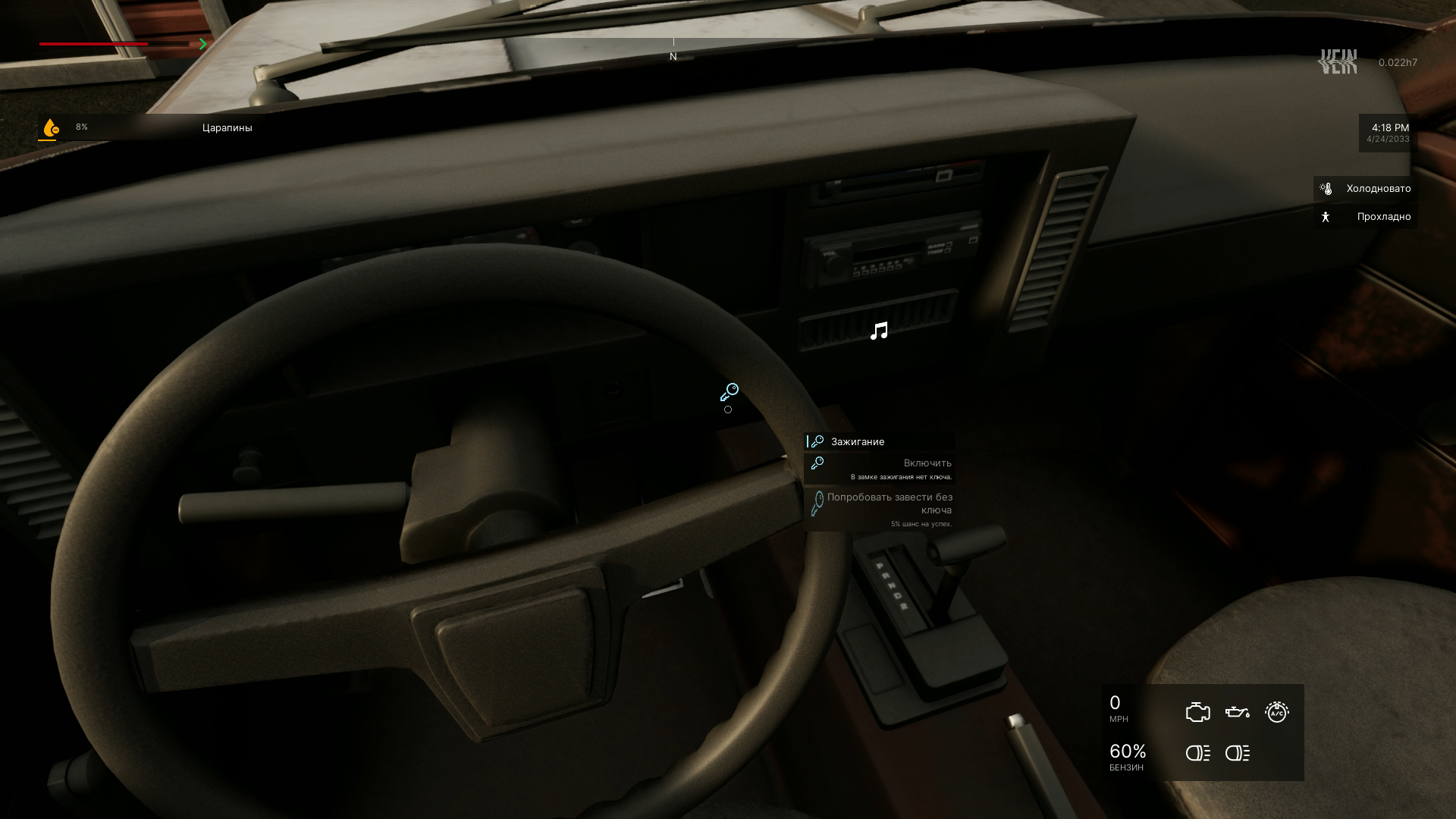
Task: Select the Царапины bleeding status icon
Action: coord(50,128)
